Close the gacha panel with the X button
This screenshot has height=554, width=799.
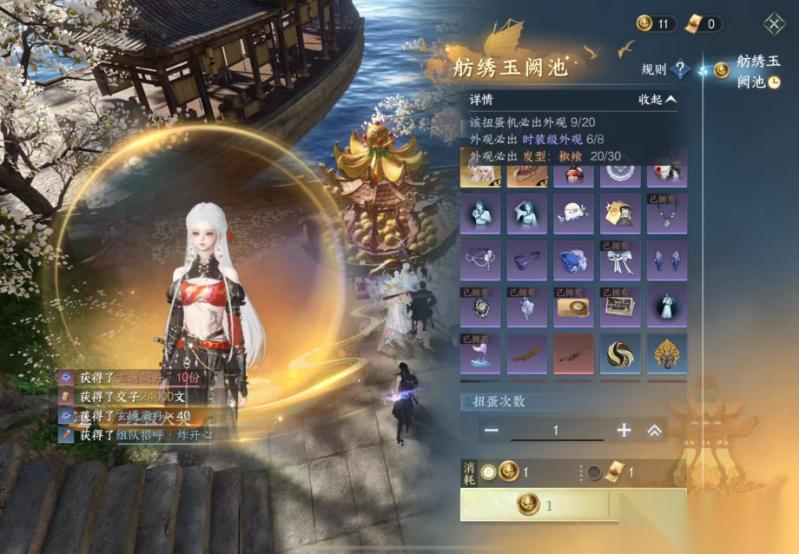point(774,23)
